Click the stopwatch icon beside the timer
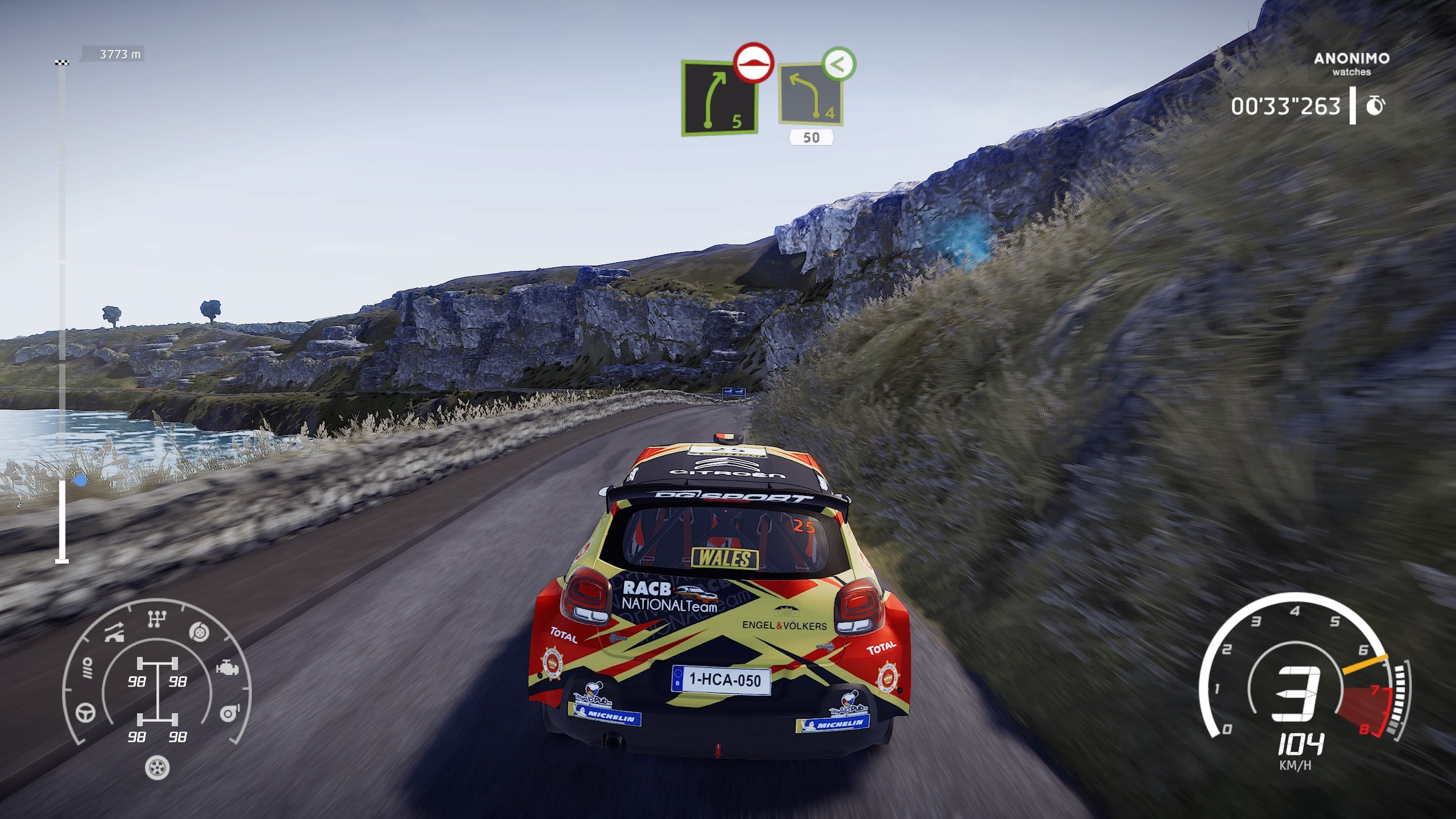Viewport: 1456px width, 819px height. pyautogui.click(x=1375, y=106)
